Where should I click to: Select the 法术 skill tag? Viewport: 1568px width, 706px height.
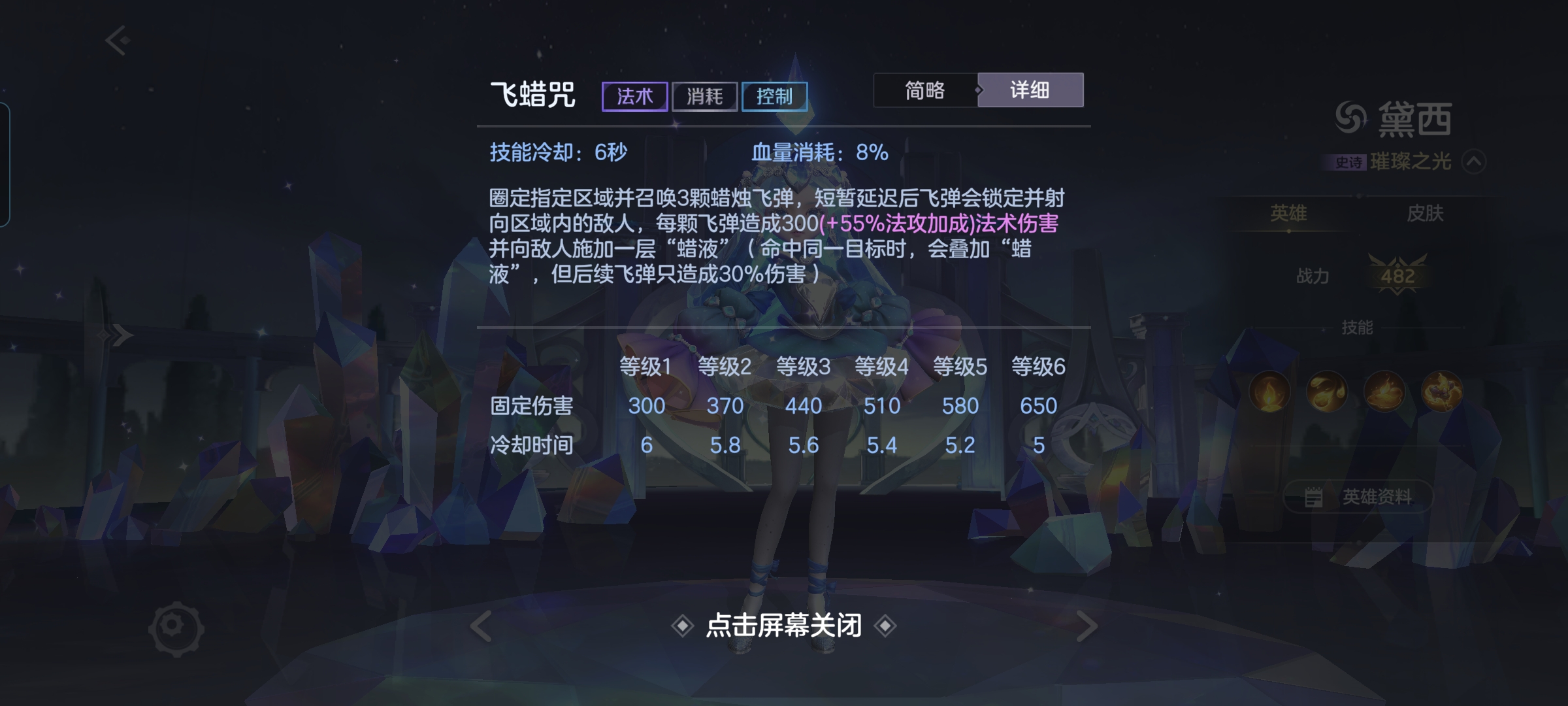tap(634, 95)
